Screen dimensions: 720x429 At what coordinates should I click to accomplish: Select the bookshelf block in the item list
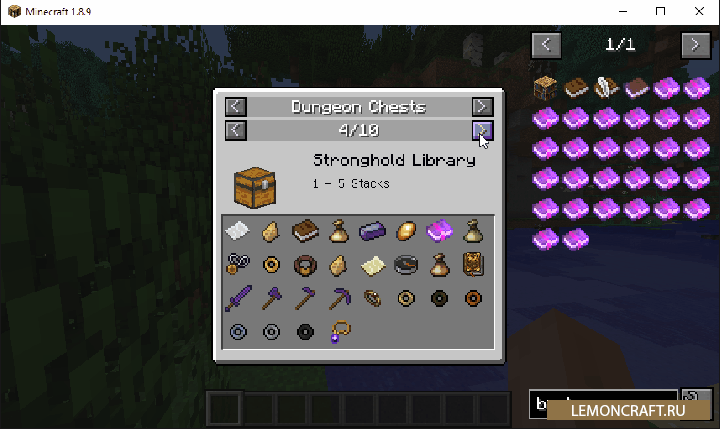tap(546, 88)
